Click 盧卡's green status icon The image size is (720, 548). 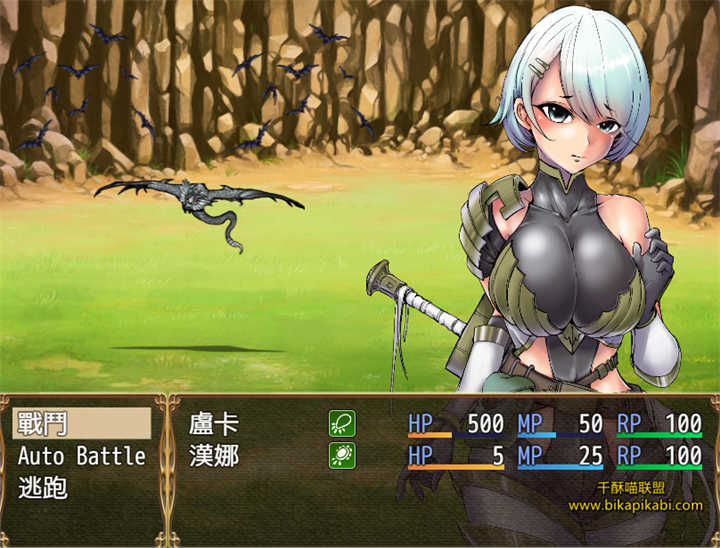point(342,424)
